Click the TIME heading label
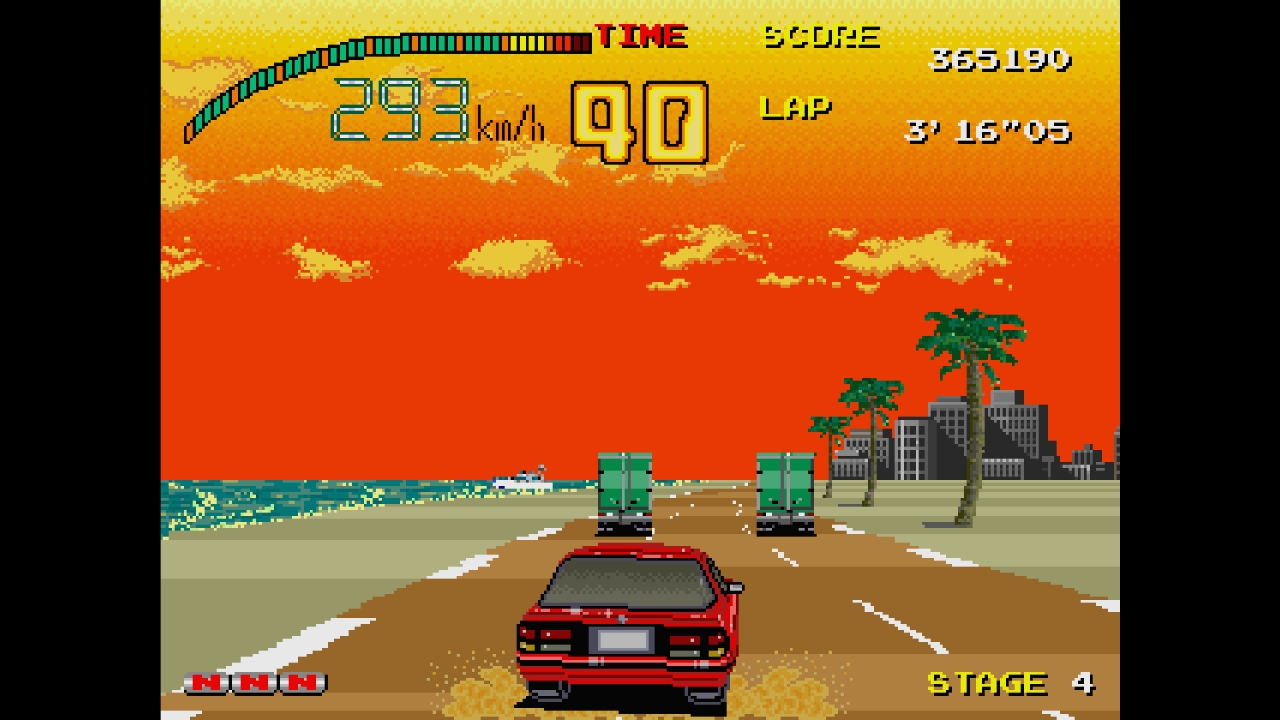 [640, 35]
